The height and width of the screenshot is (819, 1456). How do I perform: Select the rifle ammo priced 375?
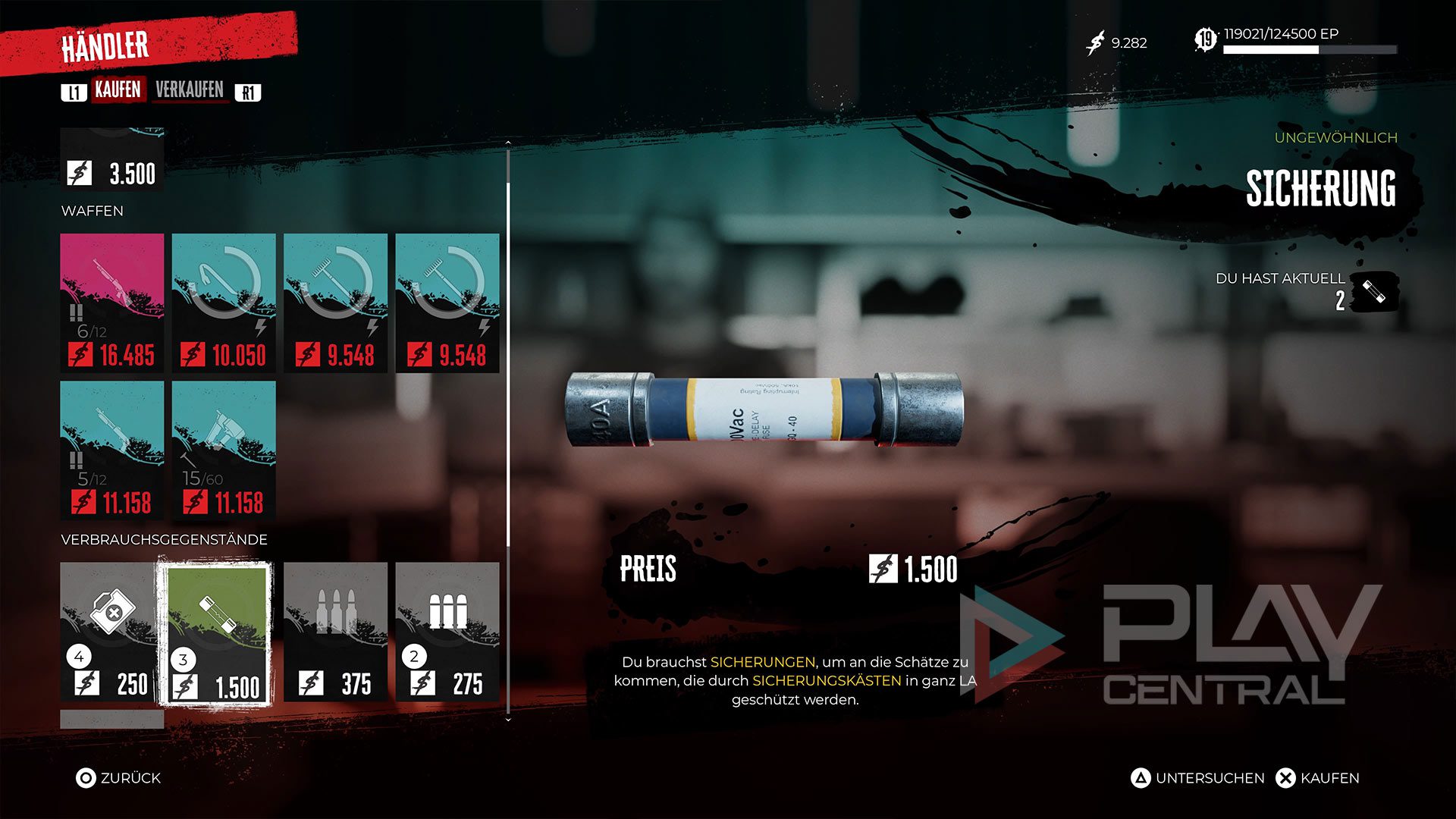click(x=335, y=632)
